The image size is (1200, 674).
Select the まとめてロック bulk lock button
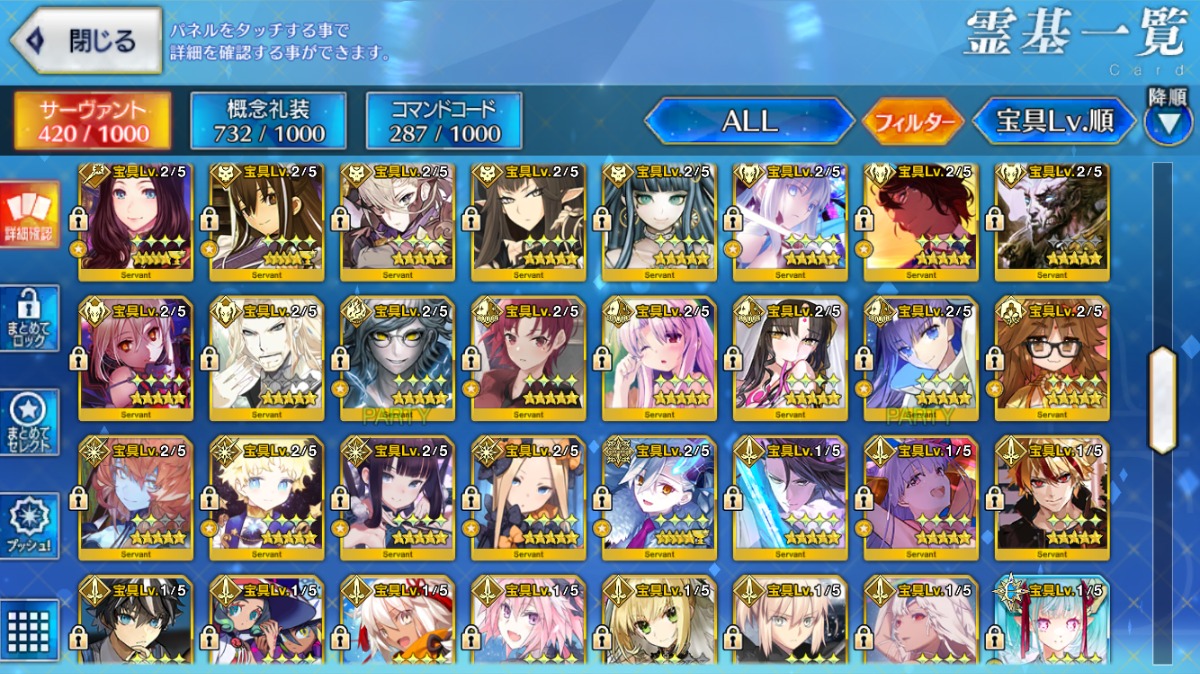pyautogui.click(x=29, y=318)
